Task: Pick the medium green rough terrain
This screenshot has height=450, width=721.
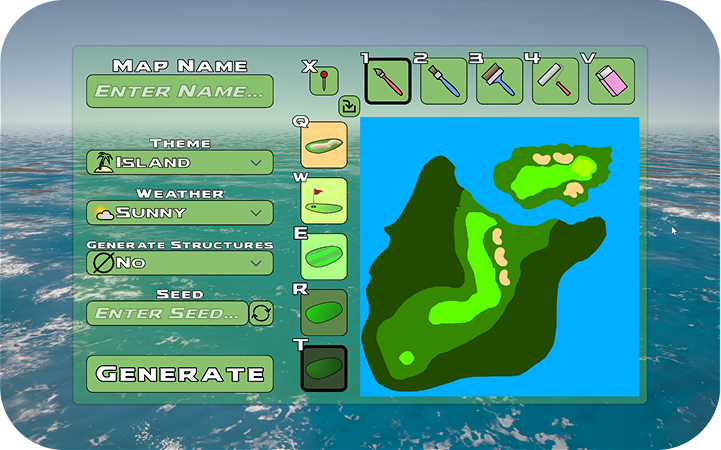Action: tap(324, 313)
